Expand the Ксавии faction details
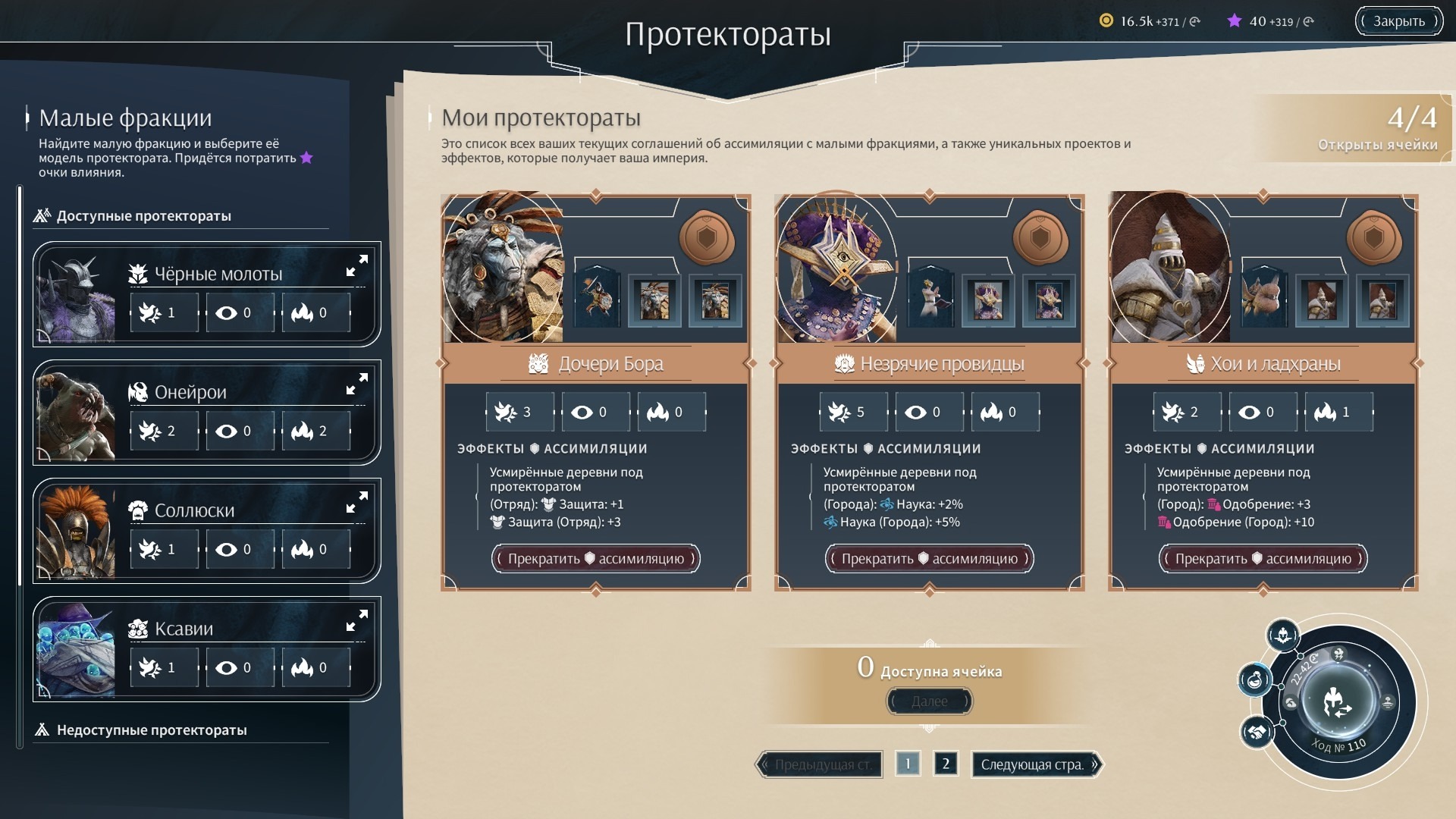Image resolution: width=1456 pixels, height=819 pixels. point(356,620)
